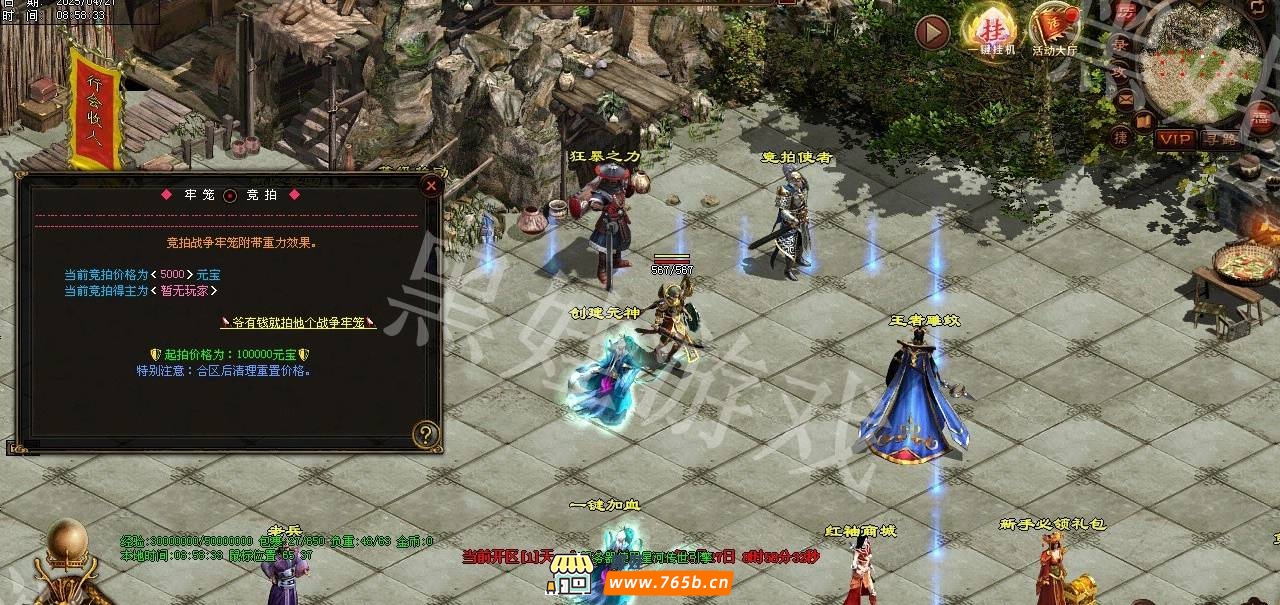1280x605 pixels.
Task: Visit the www.765b.cn watermark link
Action: click(668, 583)
